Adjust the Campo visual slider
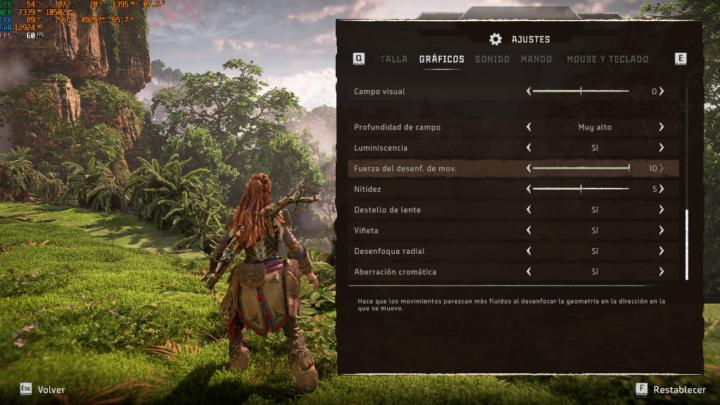 click(580, 91)
